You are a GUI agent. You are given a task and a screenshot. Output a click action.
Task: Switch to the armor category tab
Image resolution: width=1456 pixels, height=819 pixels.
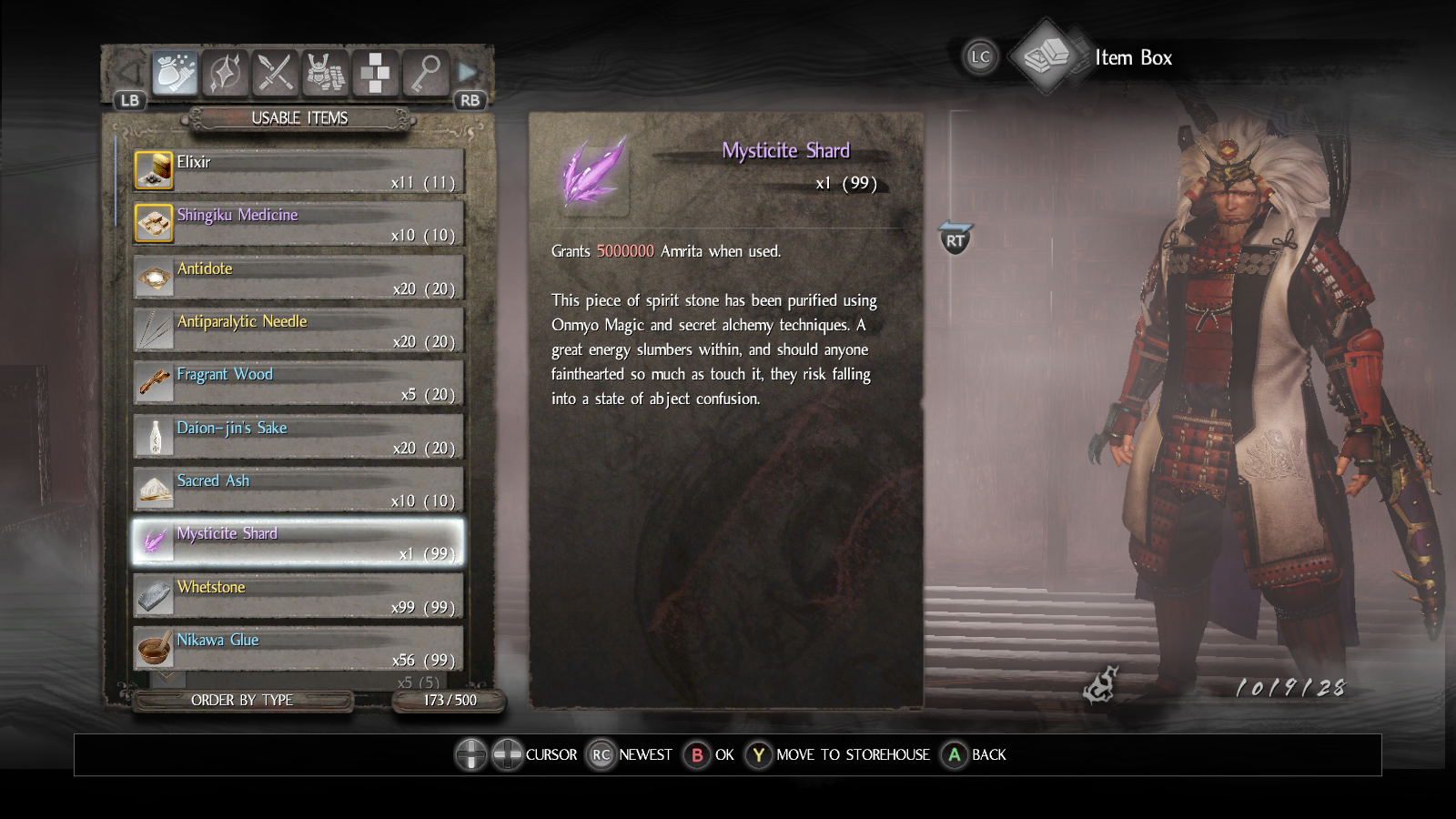[x=325, y=73]
